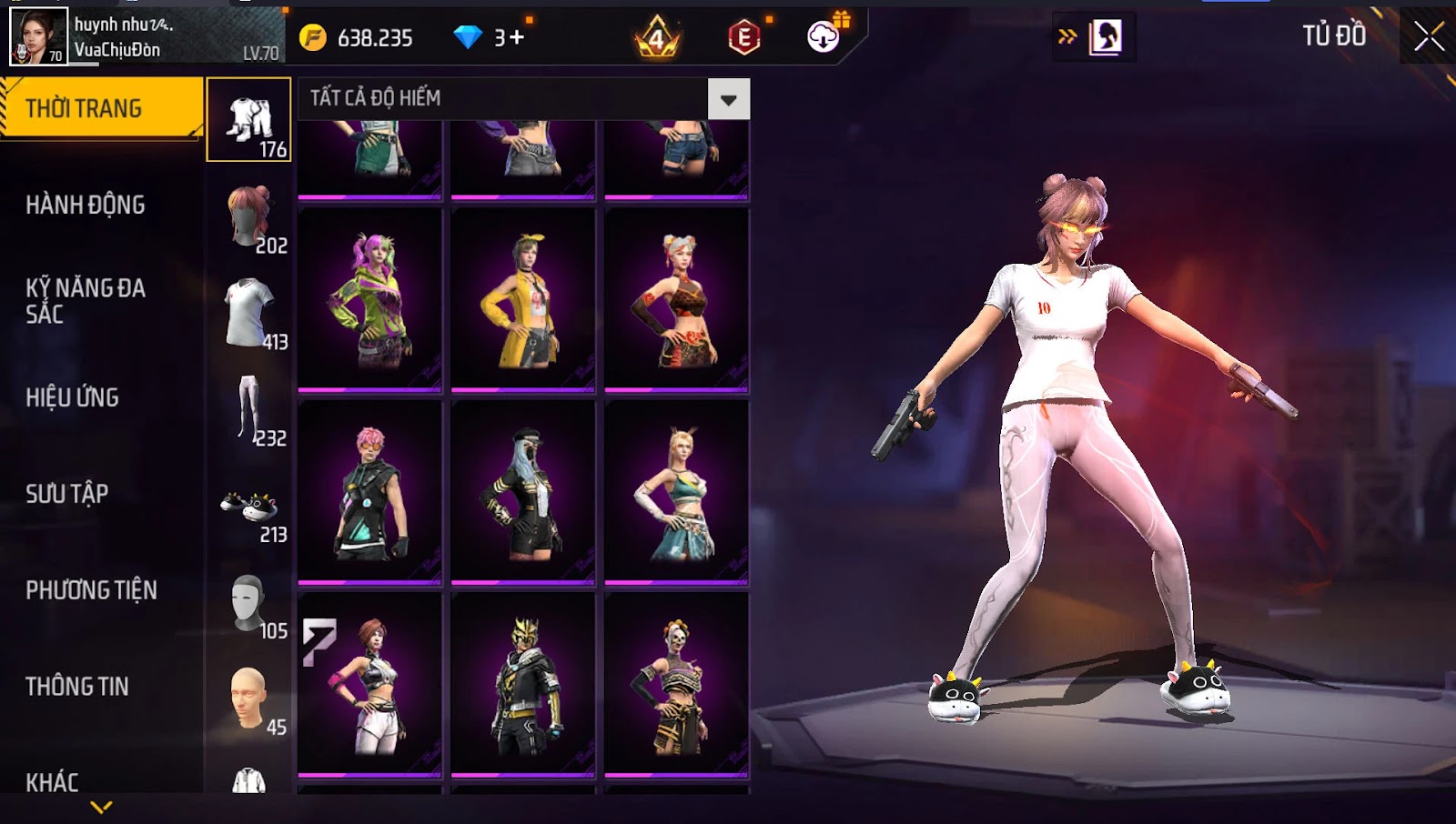Pick the shirt subcategory showing 413
1456x824 pixels.
(249, 313)
